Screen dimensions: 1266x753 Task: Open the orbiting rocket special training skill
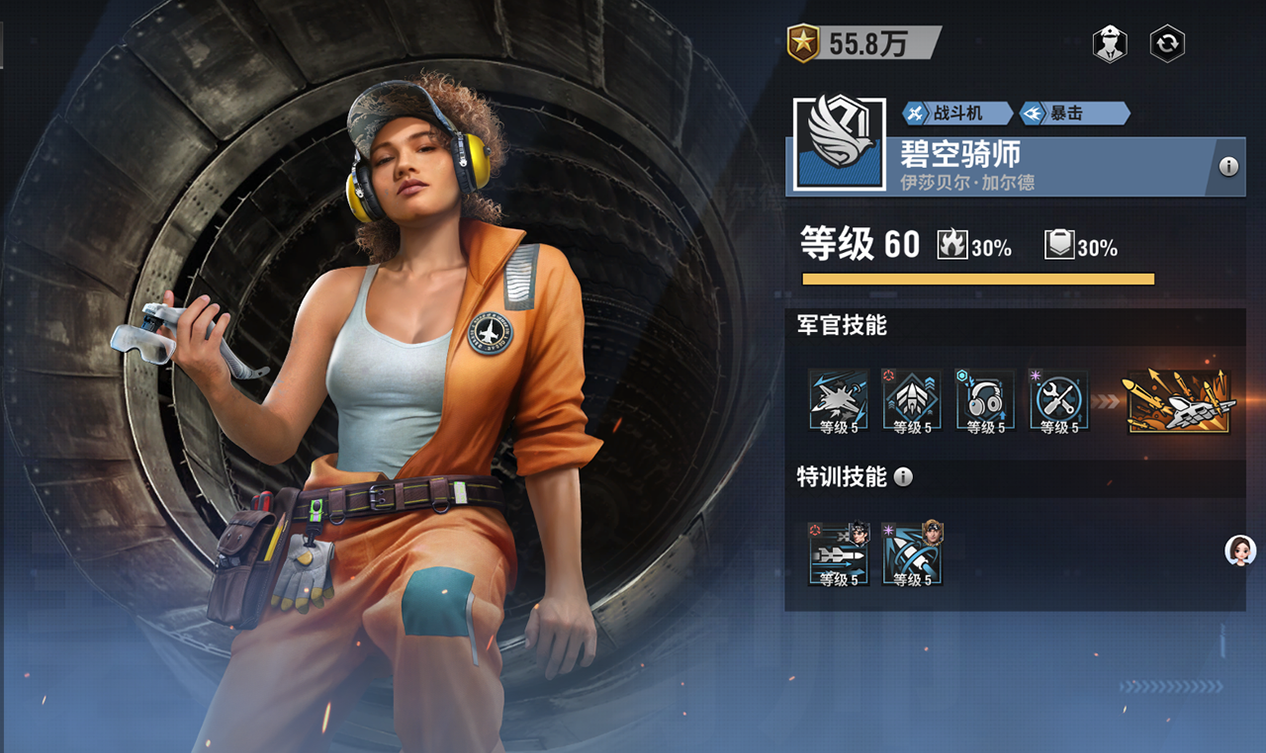click(912, 553)
